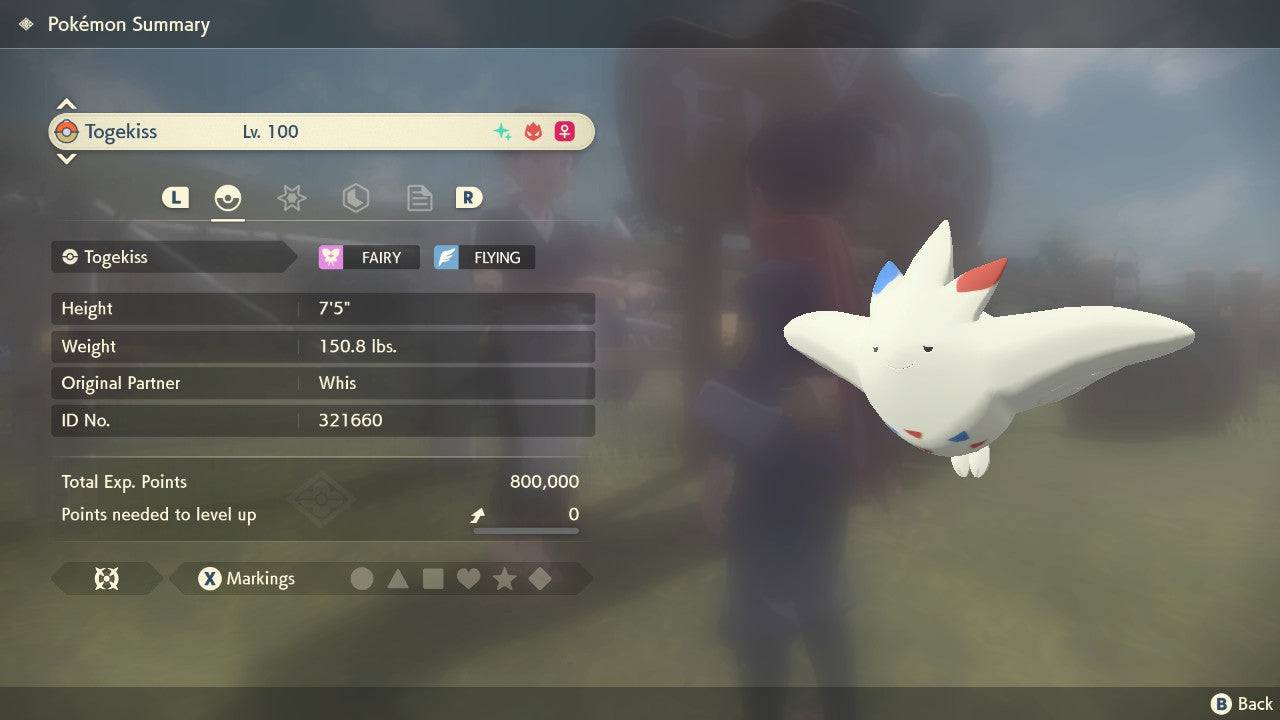
Task: Click the FLYING type badge
Action: coord(484,257)
